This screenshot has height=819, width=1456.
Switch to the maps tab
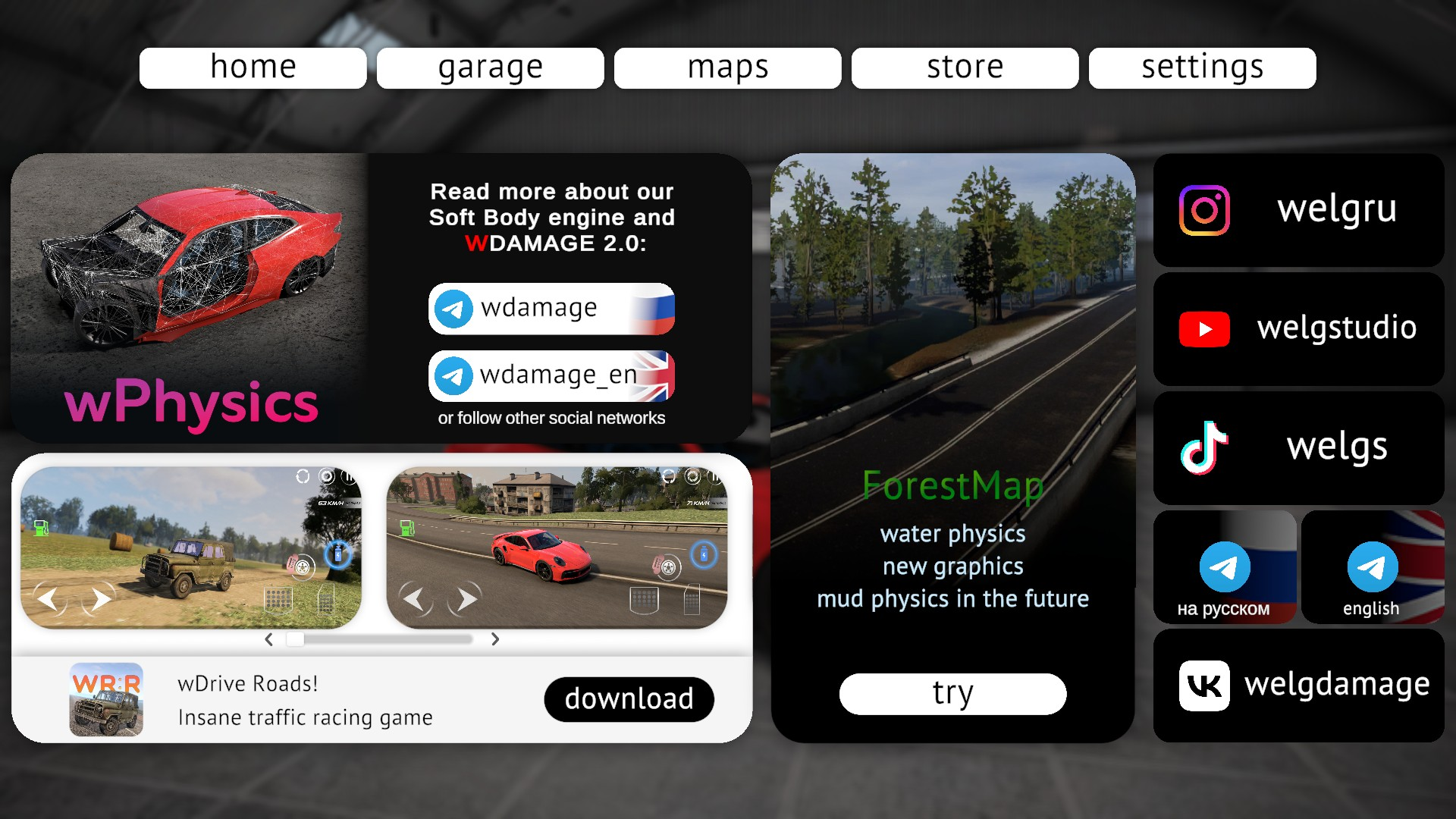click(727, 68)
